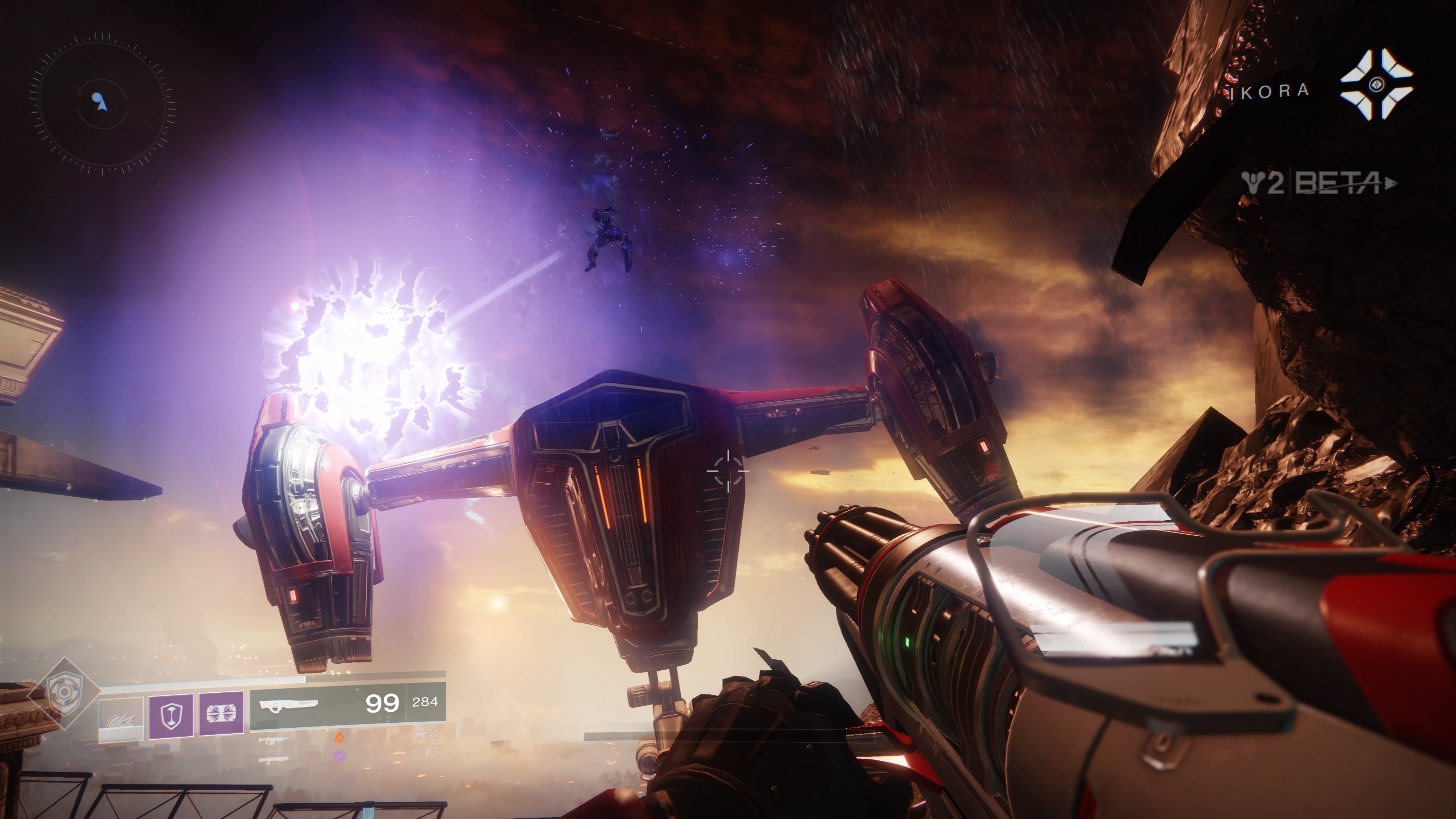This screenshot has width=1456, height=819.
Task: Use the recharging grenade ability icon
Action: (x=121, y=719)
